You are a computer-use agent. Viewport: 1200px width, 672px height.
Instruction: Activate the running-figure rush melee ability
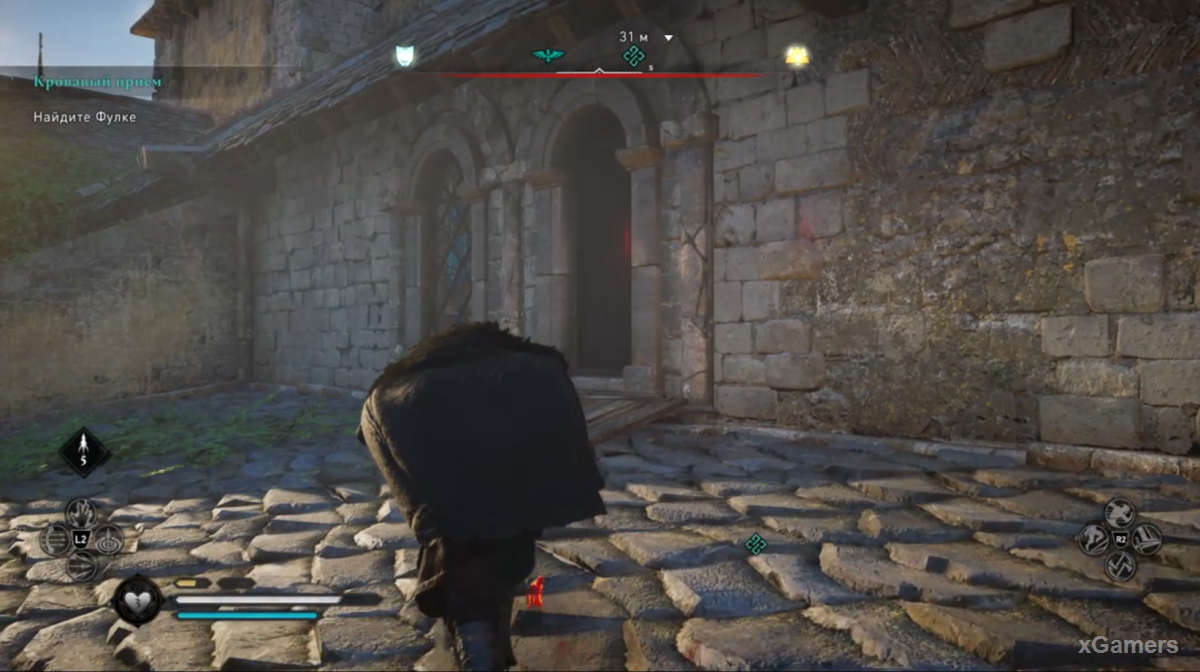coord(1093,540)
